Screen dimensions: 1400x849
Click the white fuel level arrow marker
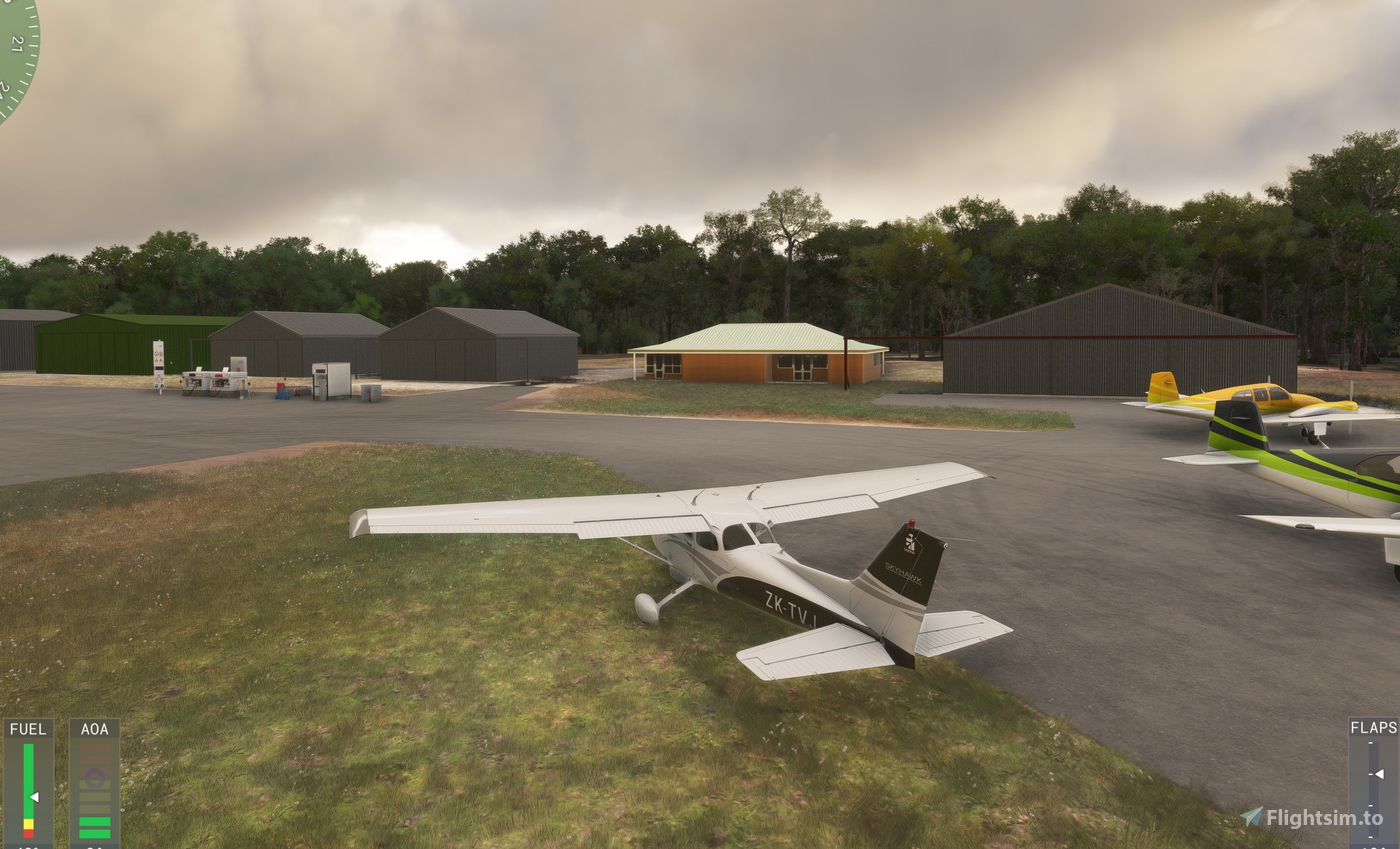[x=34, y=797]
